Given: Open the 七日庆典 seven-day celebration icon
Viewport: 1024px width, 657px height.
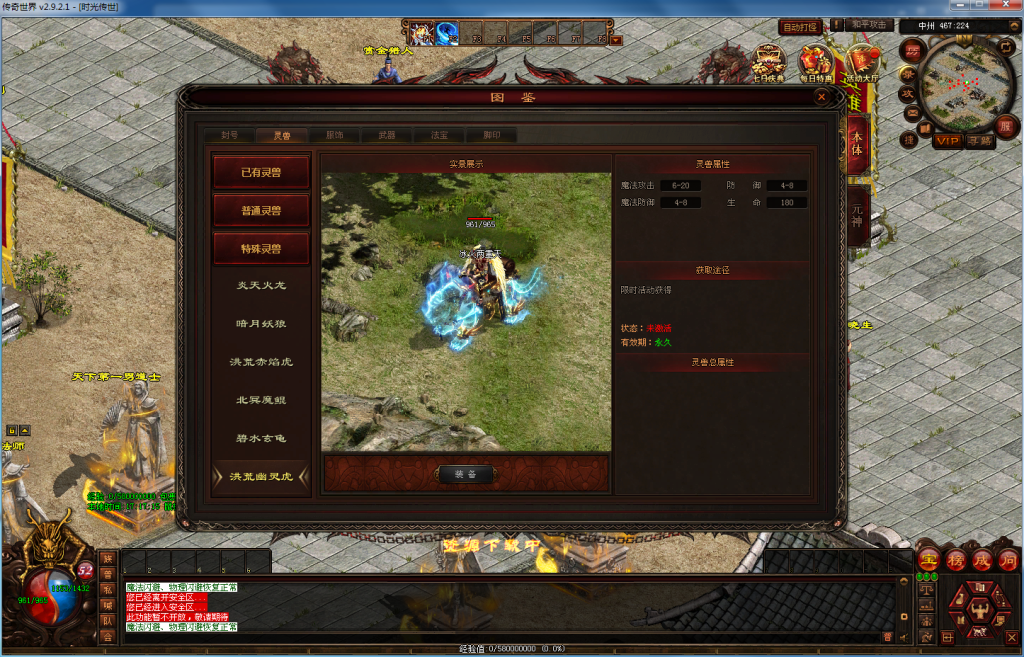Looking at the screenshot, I should click(x=768, y=64).
